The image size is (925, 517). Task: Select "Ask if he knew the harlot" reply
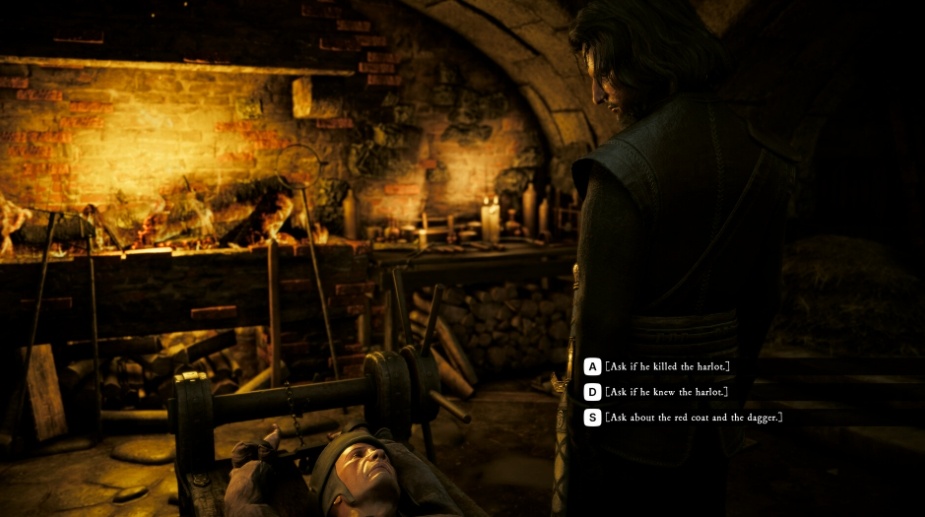(x=664, y=392)
